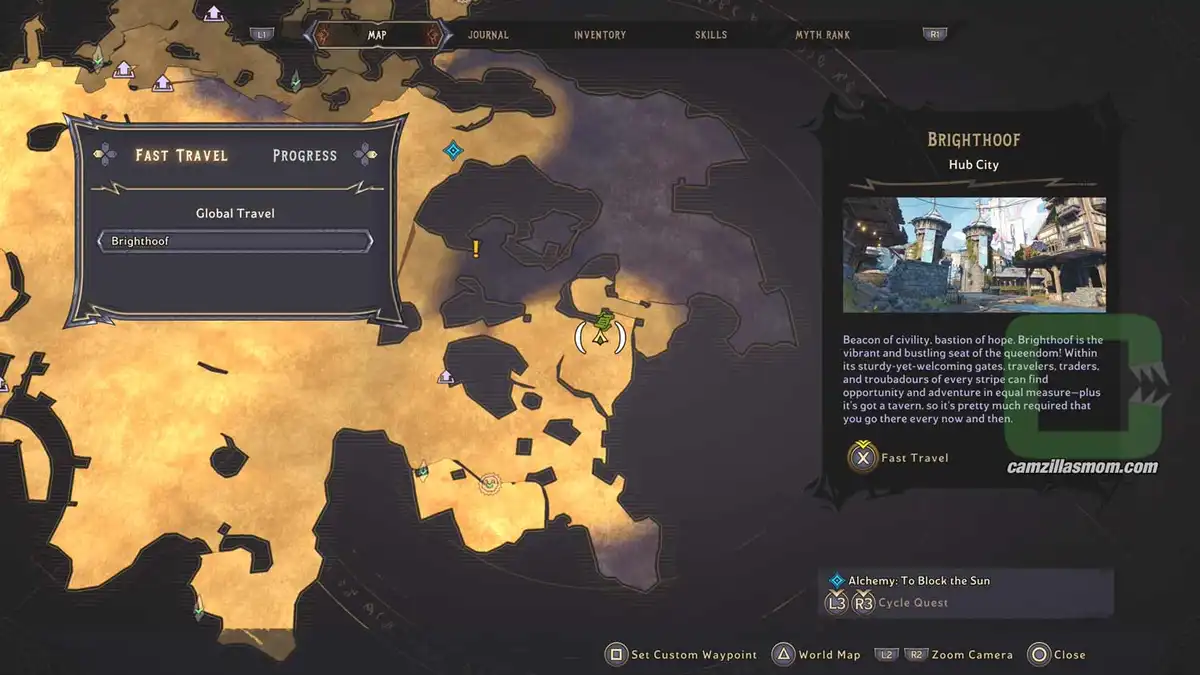Image resolution: width=1200 pixels, height=675 pixels.
Task: Show the Myth Rank tab
Action: coord(823,35)
